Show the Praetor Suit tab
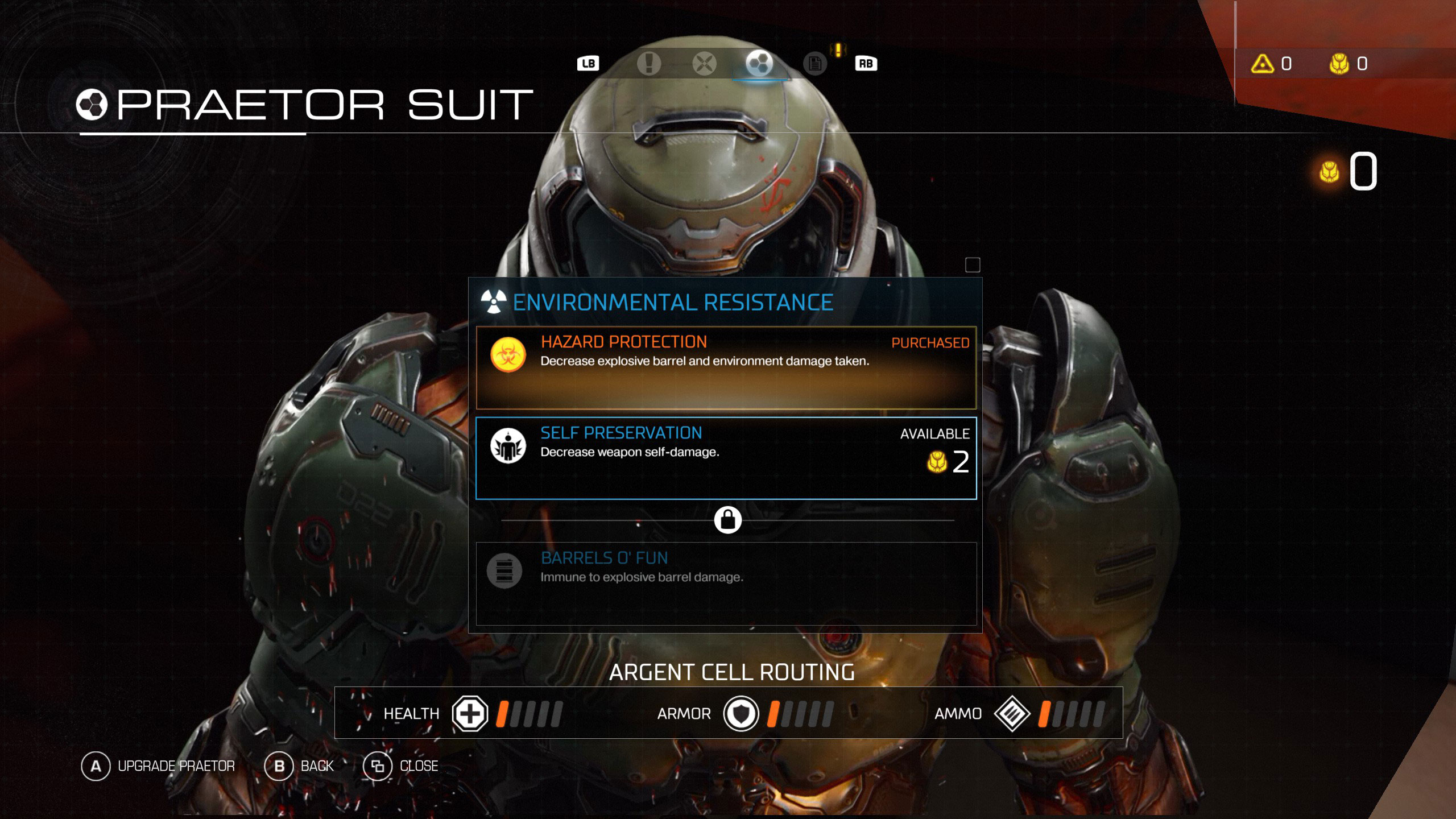The height and width of the screenshot is (819, 1456). click(759, 63)
